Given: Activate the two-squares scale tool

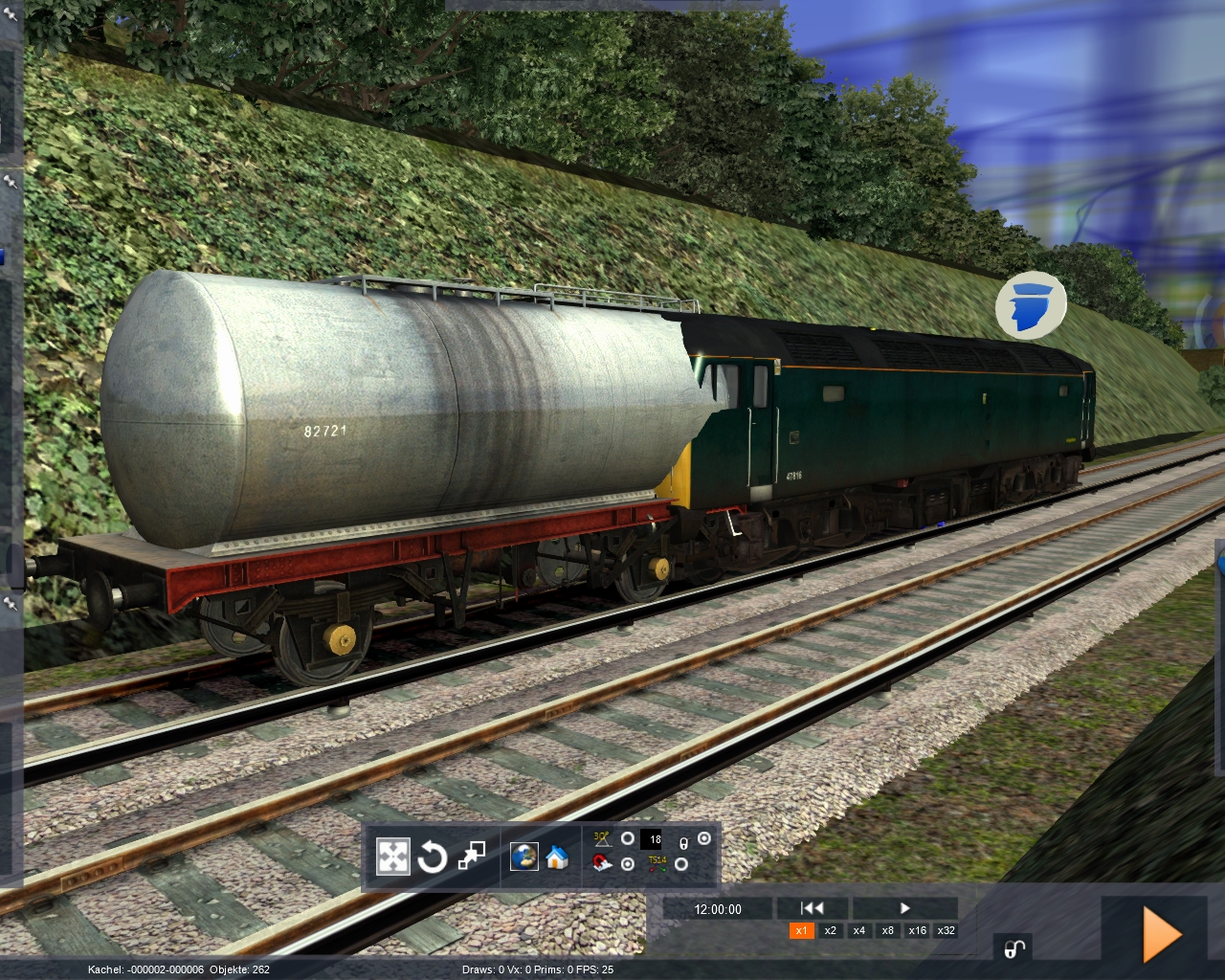Looking at the screenshot, I should tap(472, 856).
